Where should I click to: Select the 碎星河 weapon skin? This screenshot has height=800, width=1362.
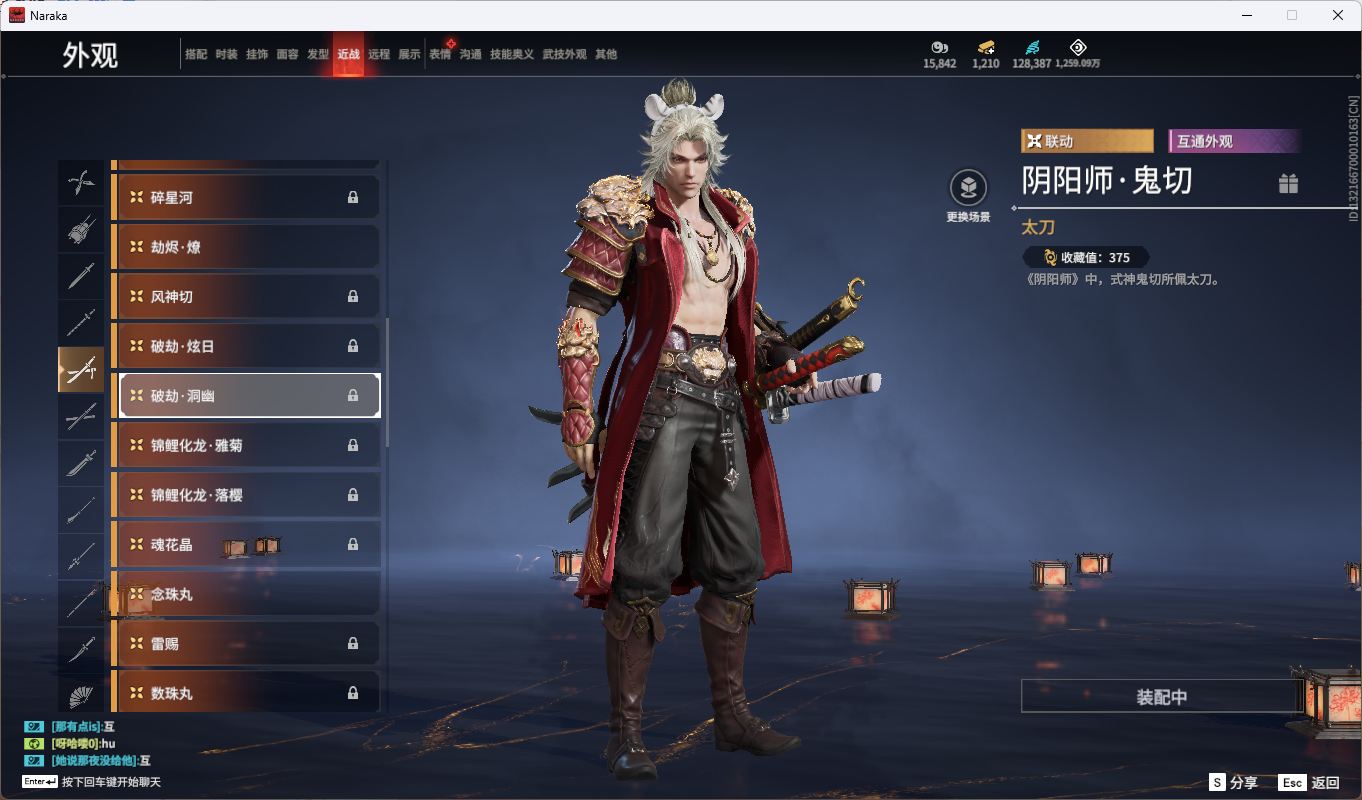point(246,198)
